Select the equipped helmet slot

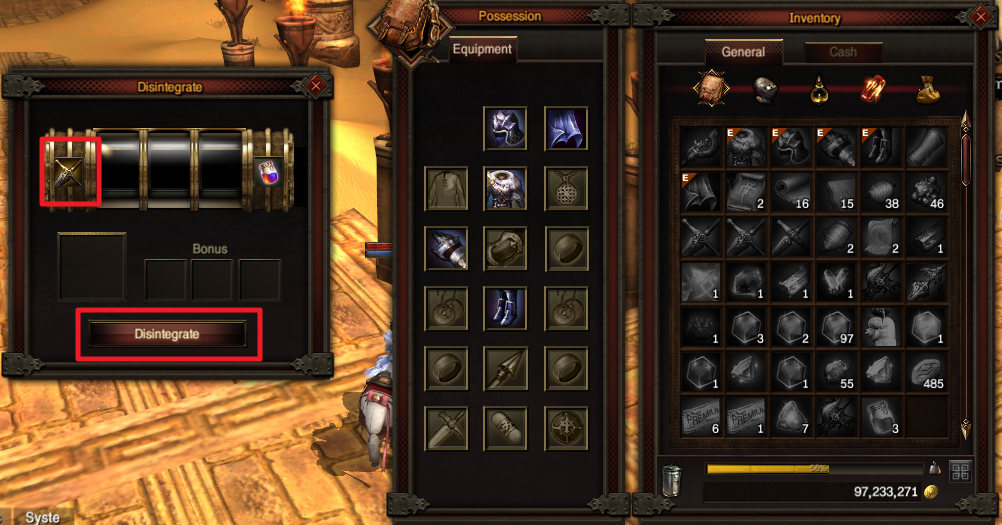pos(506,128)
